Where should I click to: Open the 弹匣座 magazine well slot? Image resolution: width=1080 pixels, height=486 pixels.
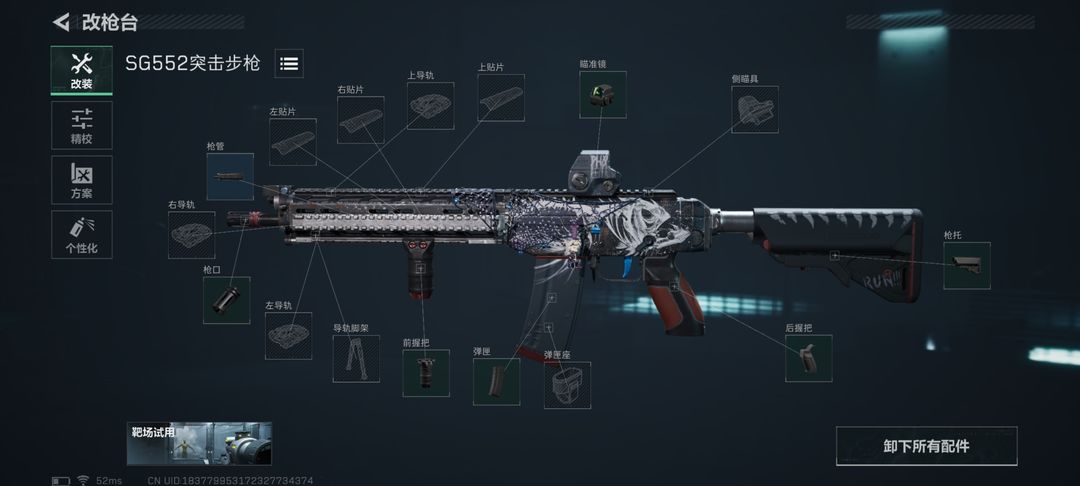pyautogui.click(x=567, y=385)
